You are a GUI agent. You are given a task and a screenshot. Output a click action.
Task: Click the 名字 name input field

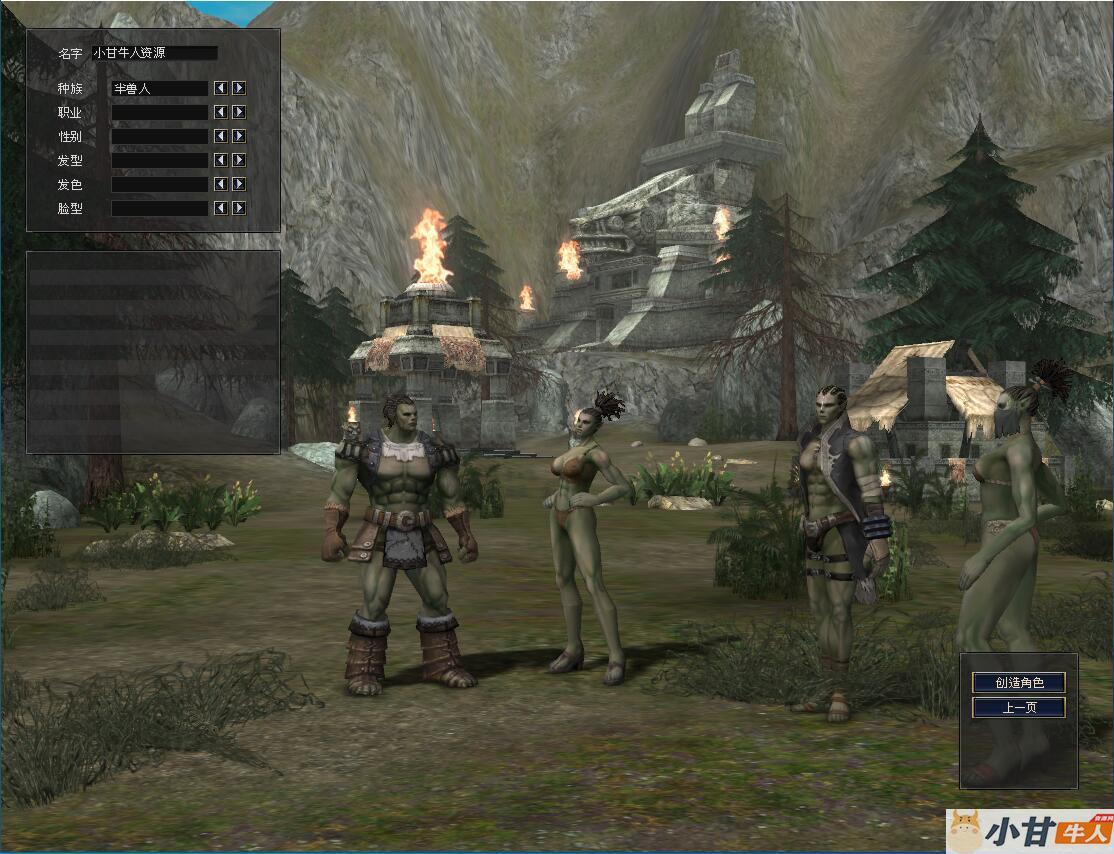[x=154, y=53]
